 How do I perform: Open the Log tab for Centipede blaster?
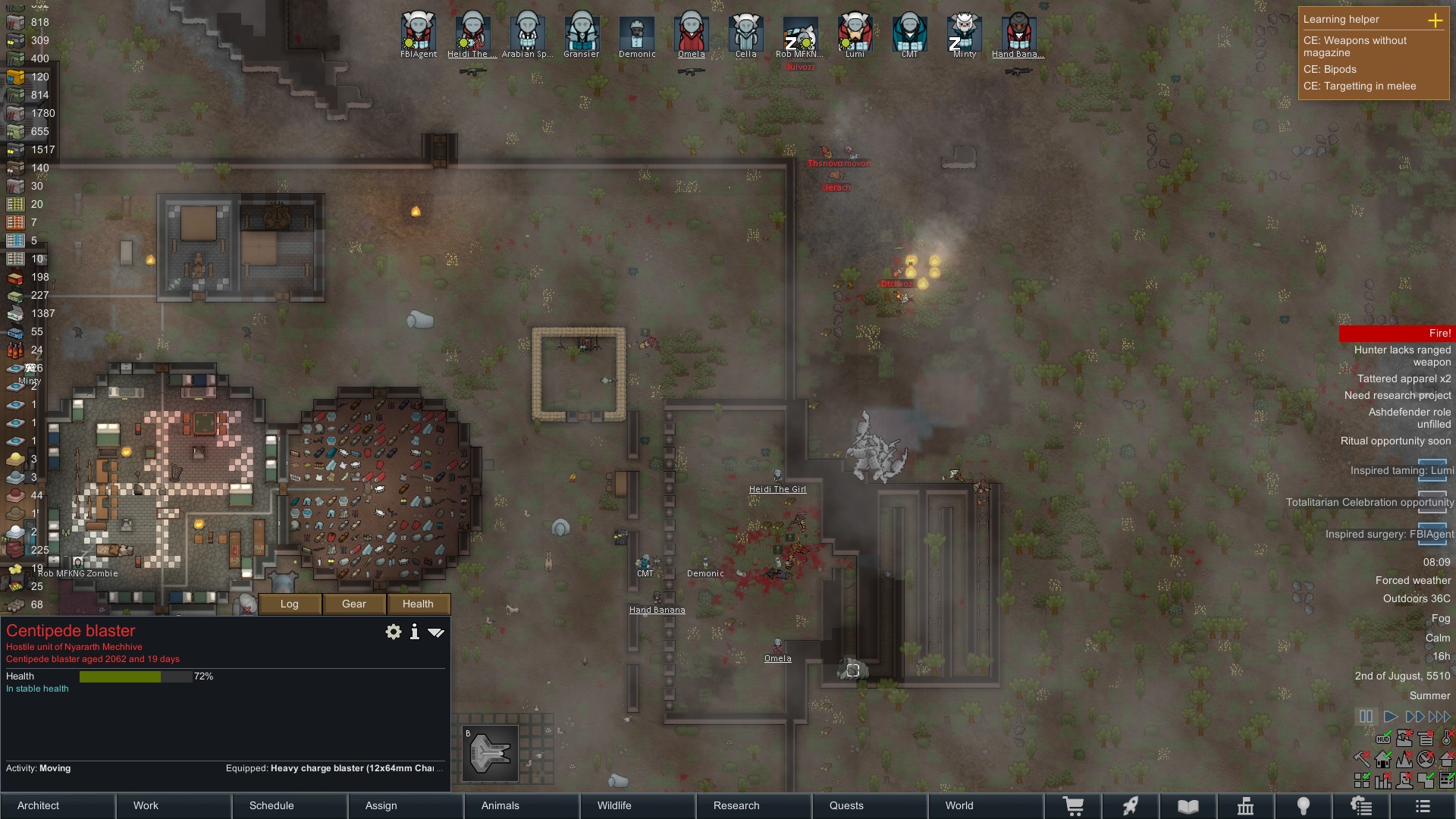pyautogui.click(x=290, y=604)
